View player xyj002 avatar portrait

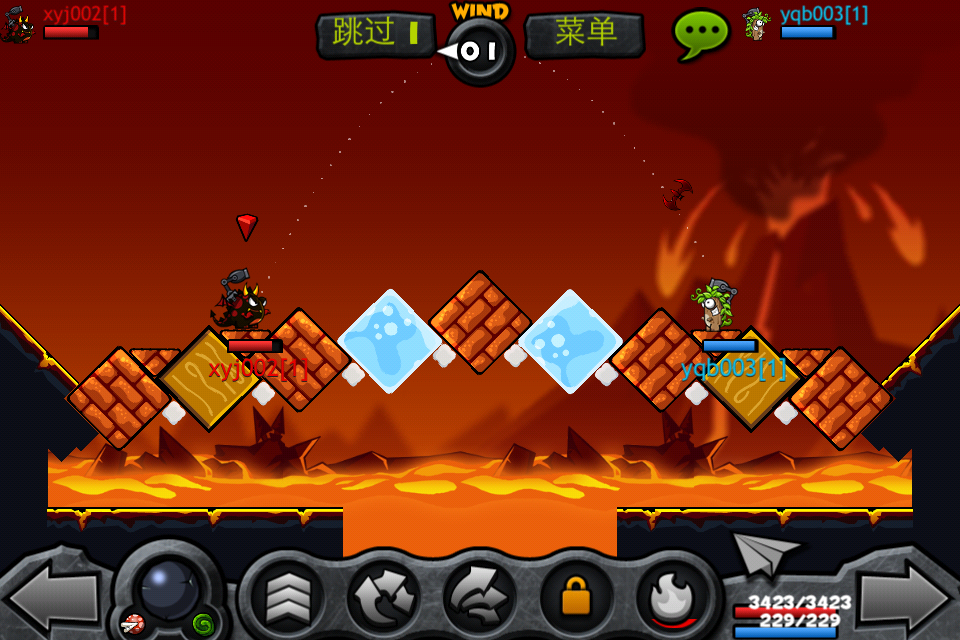click(18, 24)
